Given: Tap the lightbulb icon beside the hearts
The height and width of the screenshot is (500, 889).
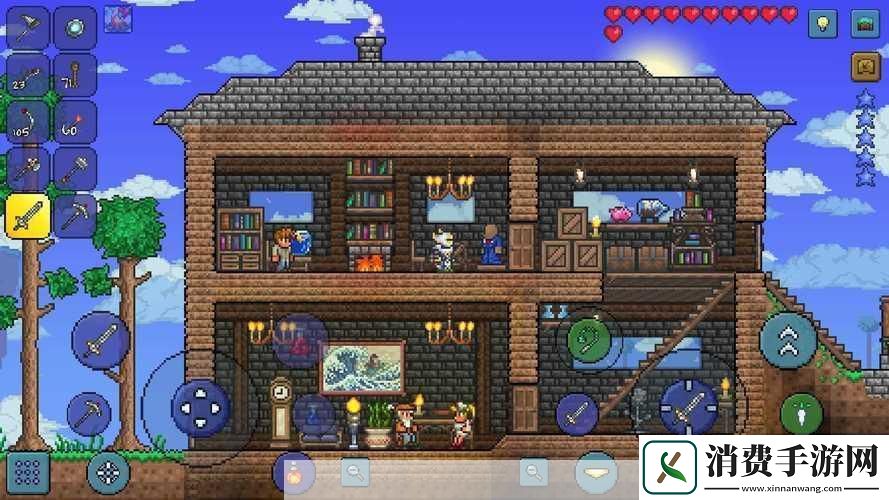Looking at the screenshot, I should pyautogui.click(x=822, y=23).
